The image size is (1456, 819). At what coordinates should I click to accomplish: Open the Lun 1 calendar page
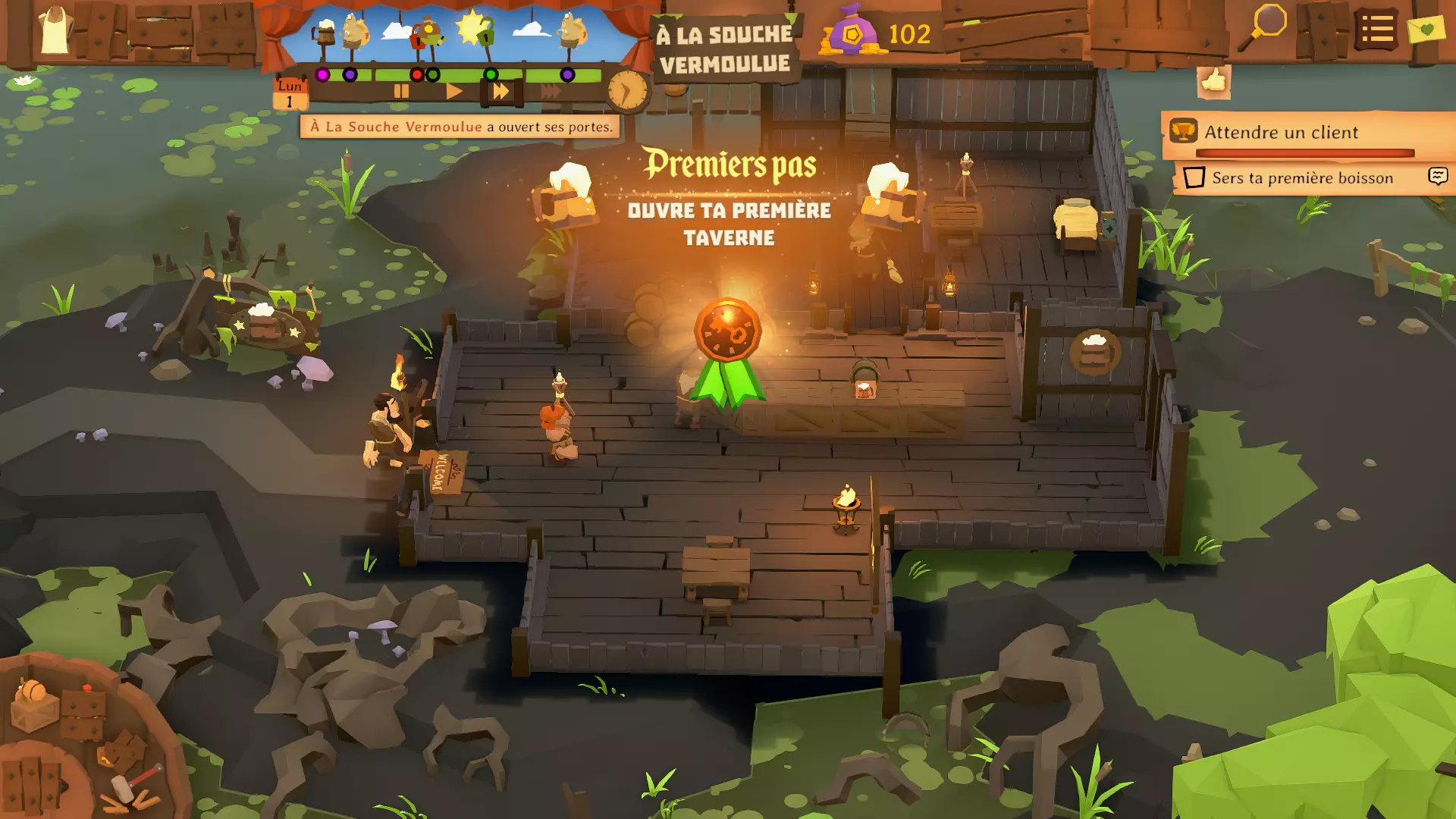pos(290,93)
